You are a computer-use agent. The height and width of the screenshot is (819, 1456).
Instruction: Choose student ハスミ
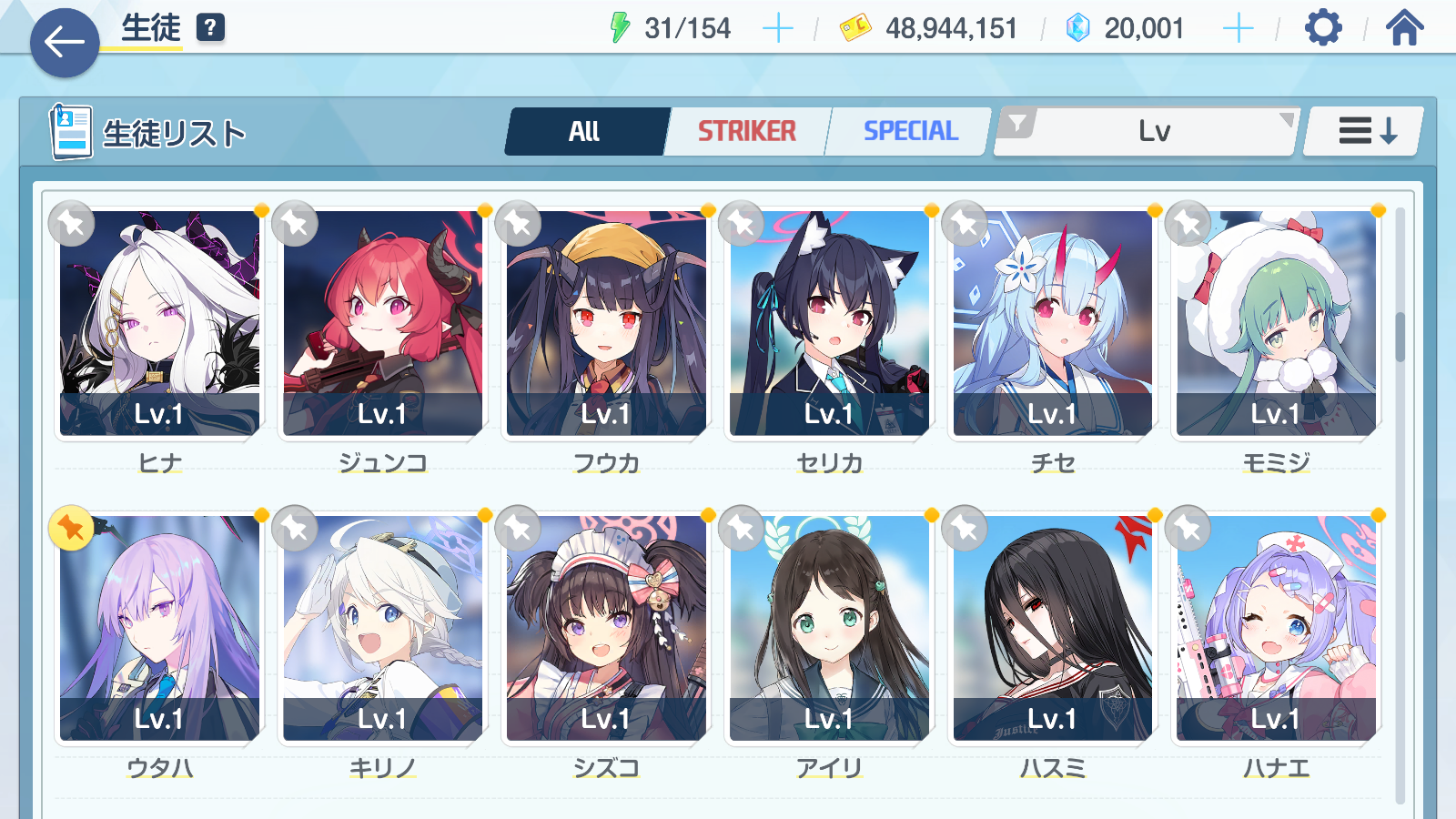pyautogui.click(x=1053, y=628)
